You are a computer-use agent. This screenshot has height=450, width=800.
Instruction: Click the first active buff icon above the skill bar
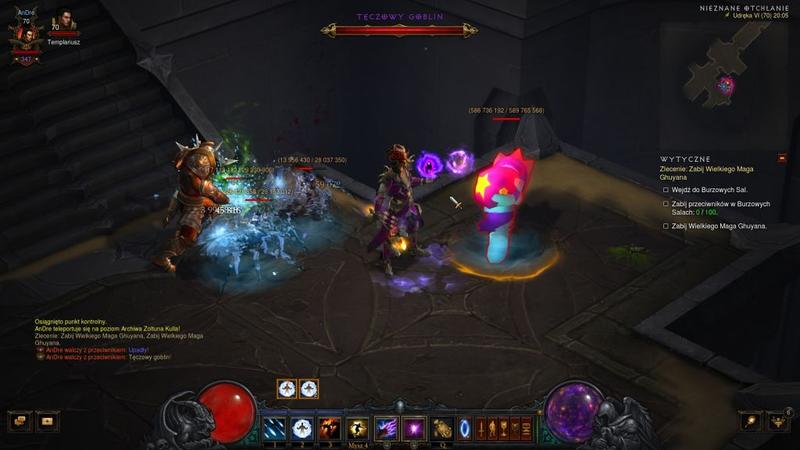[x=288, y=389]
